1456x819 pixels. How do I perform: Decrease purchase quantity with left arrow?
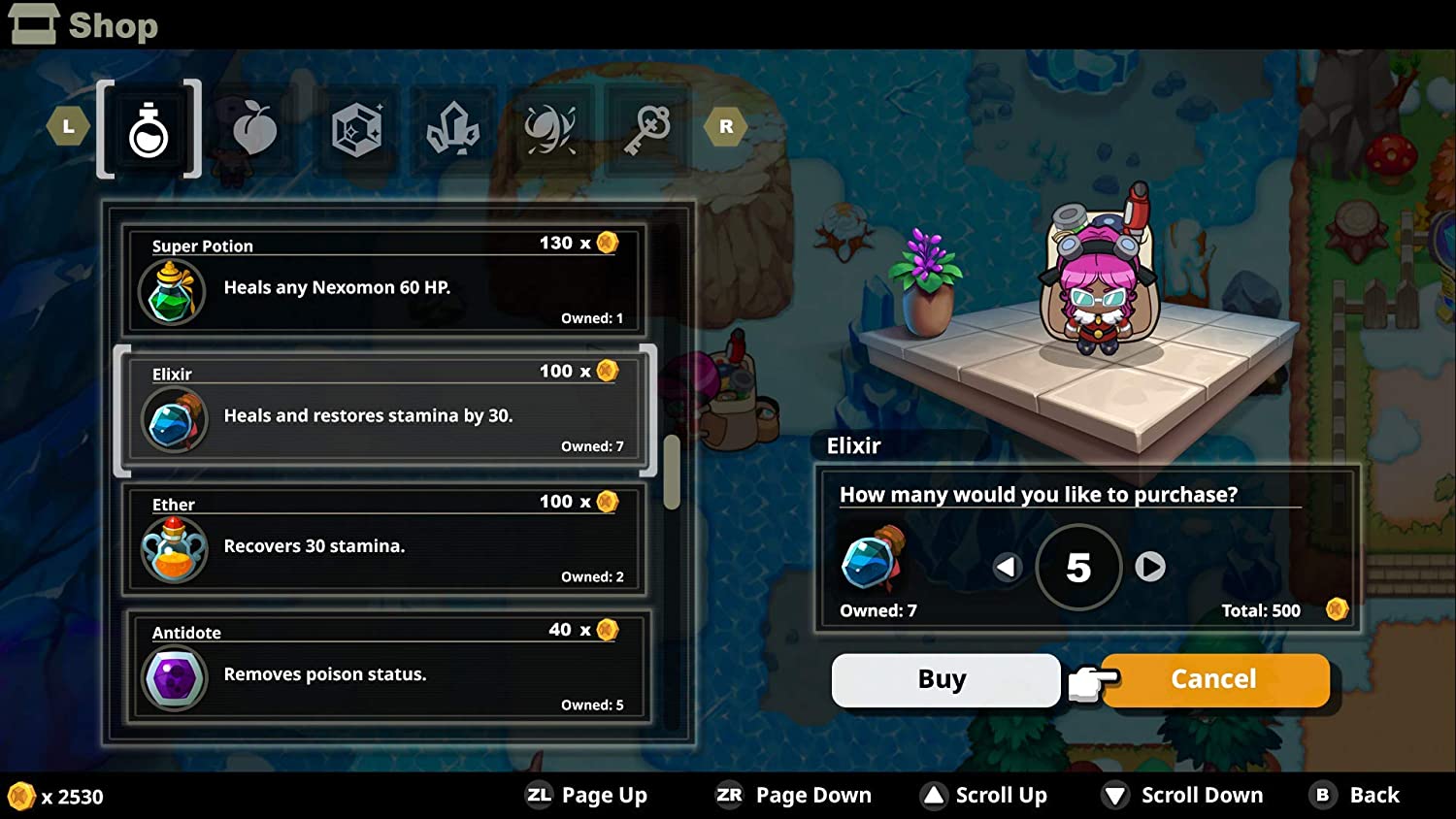(1007, 567)
